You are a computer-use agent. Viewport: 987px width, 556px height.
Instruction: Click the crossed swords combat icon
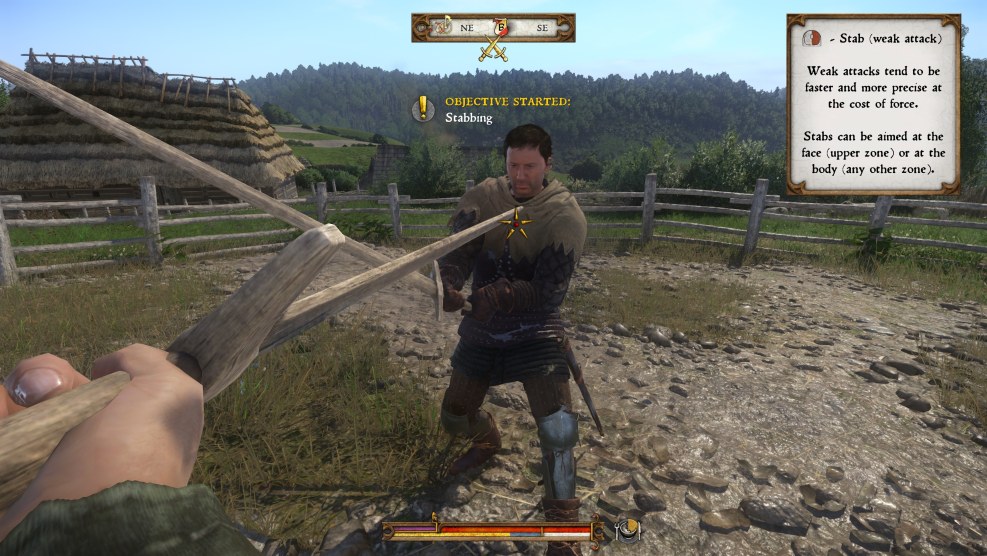[492, 49]
